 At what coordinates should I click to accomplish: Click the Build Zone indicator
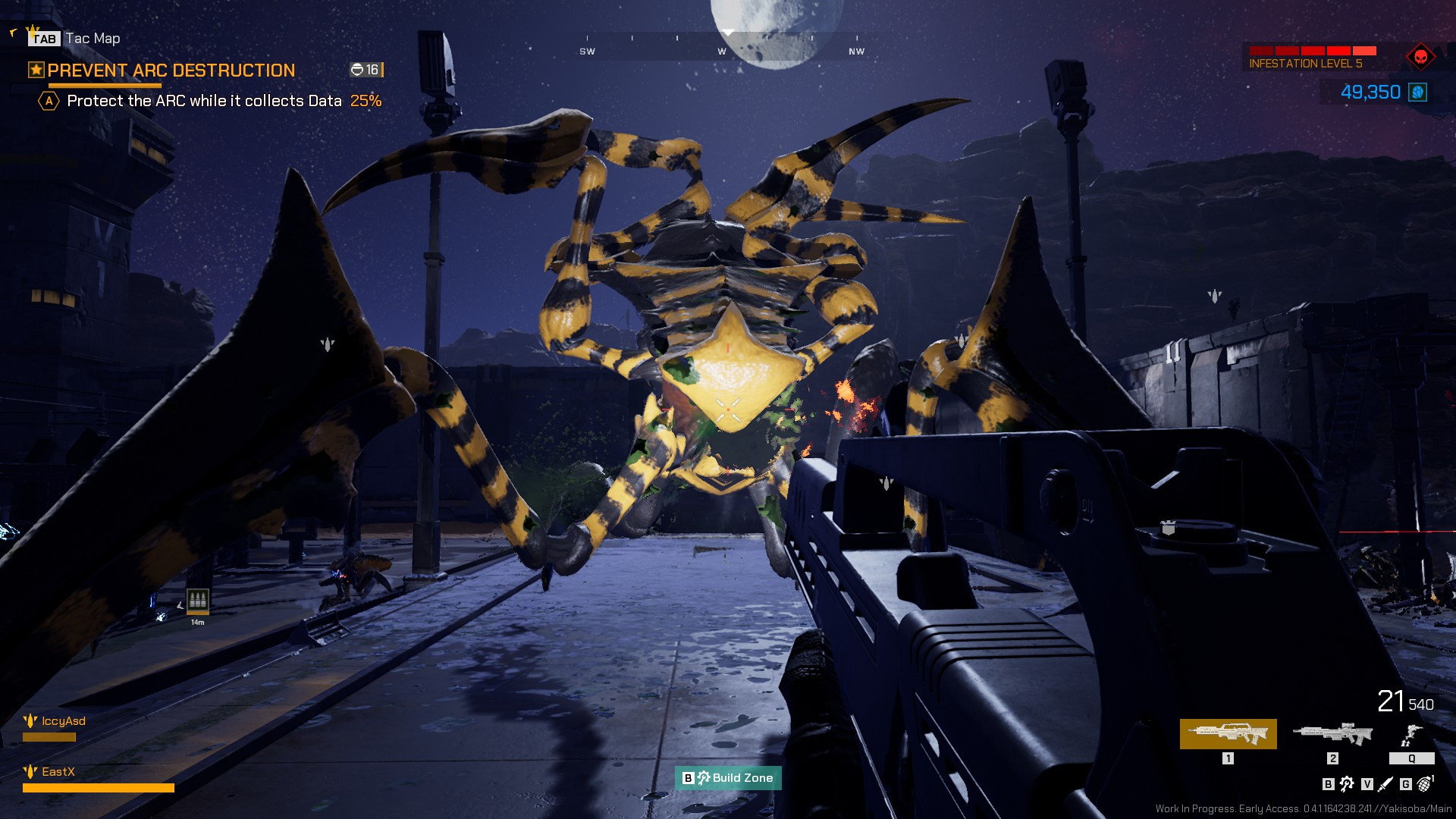tap(728, 778)
